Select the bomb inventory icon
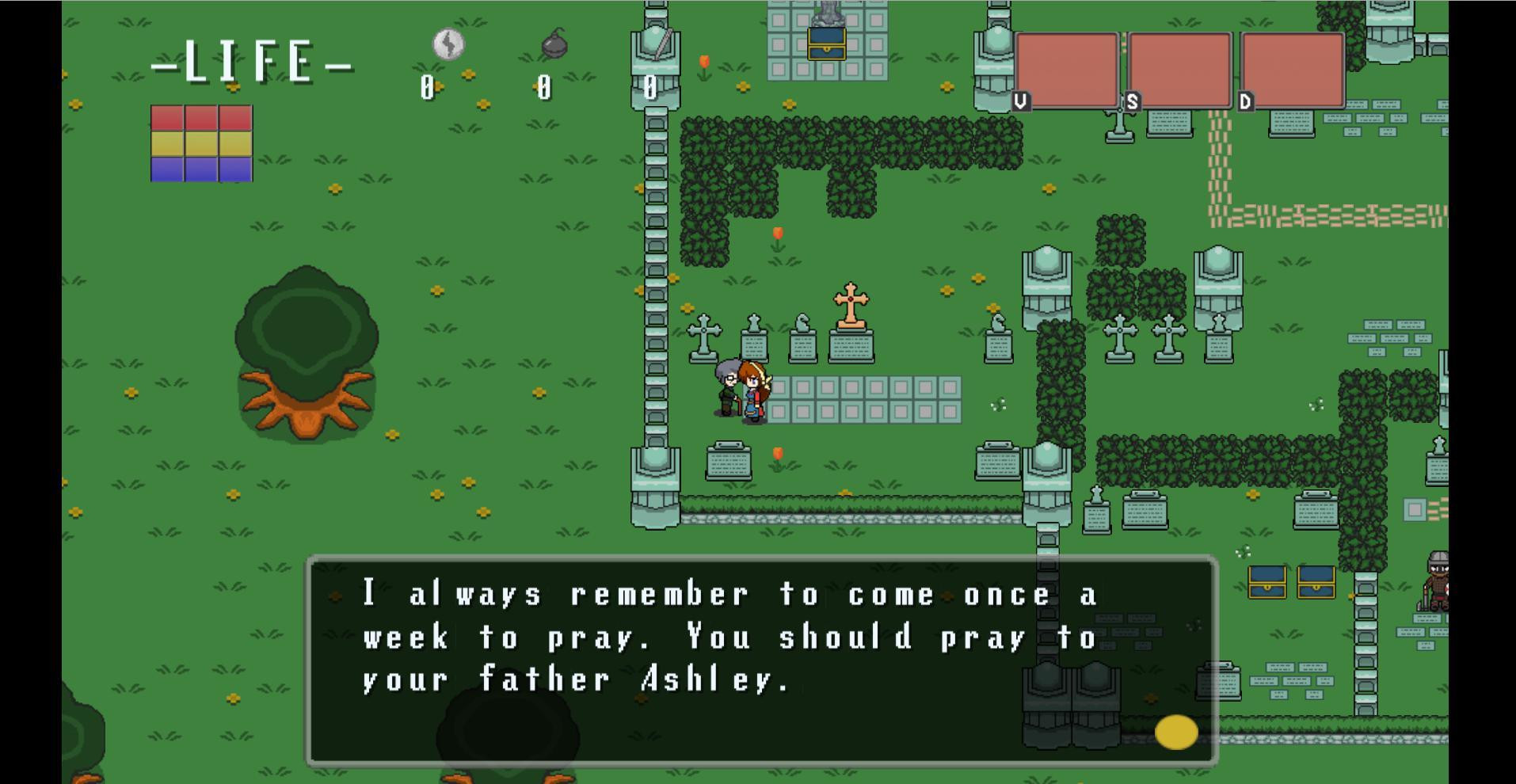 point(552,45)
